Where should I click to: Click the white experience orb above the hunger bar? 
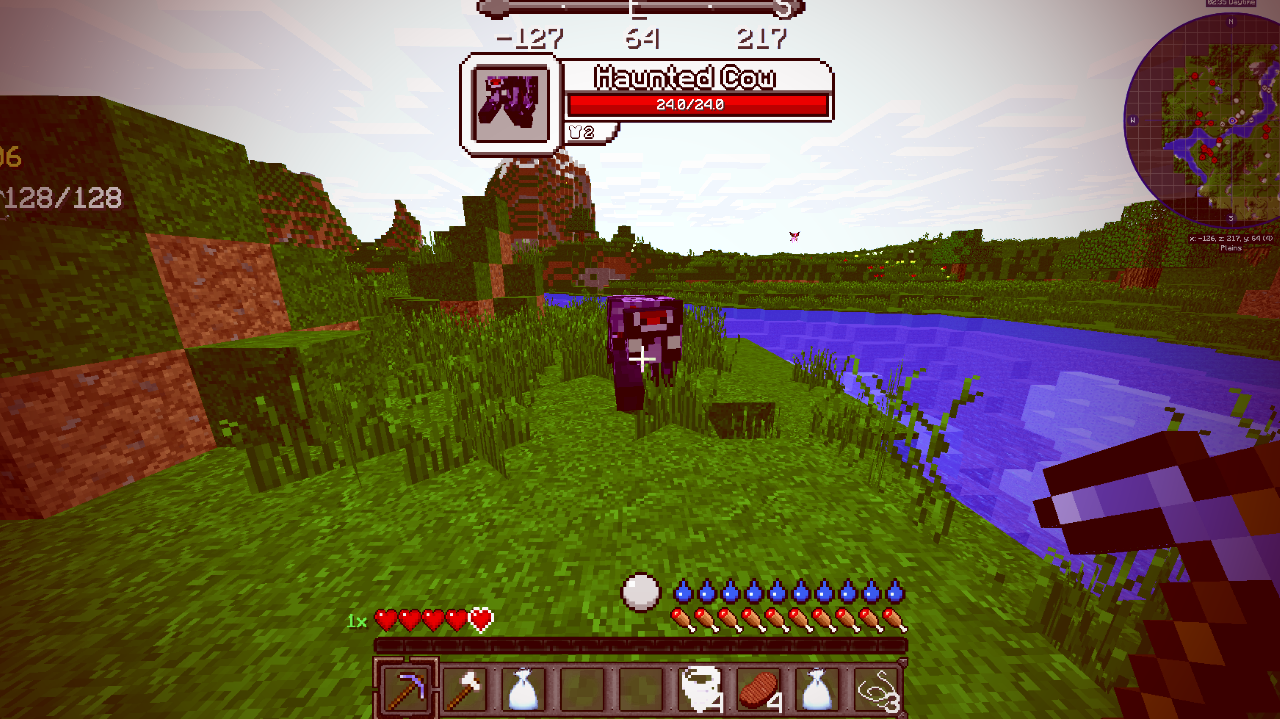(x=640, y=590)
